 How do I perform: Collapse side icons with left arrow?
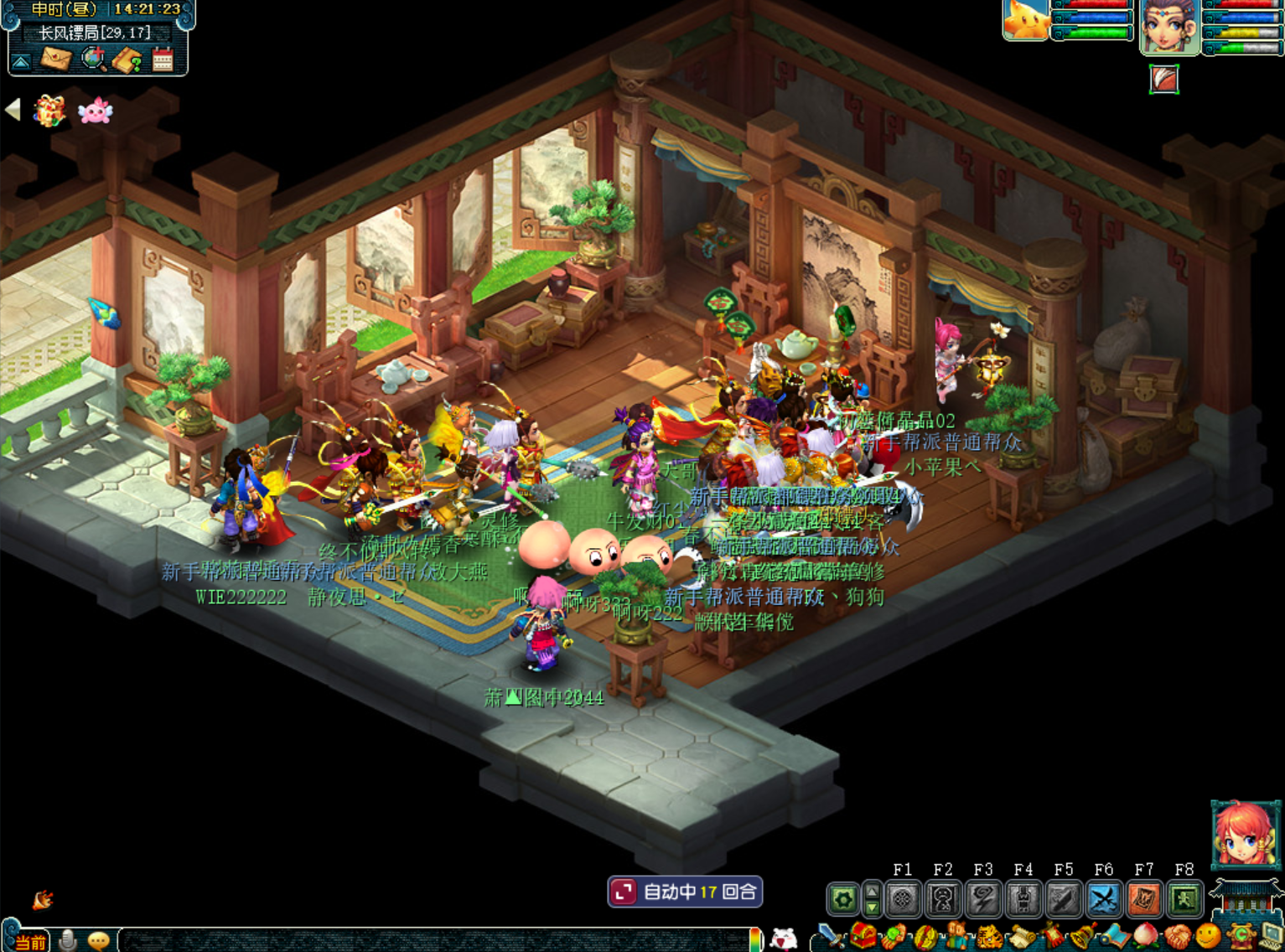[x=13, y=109]
